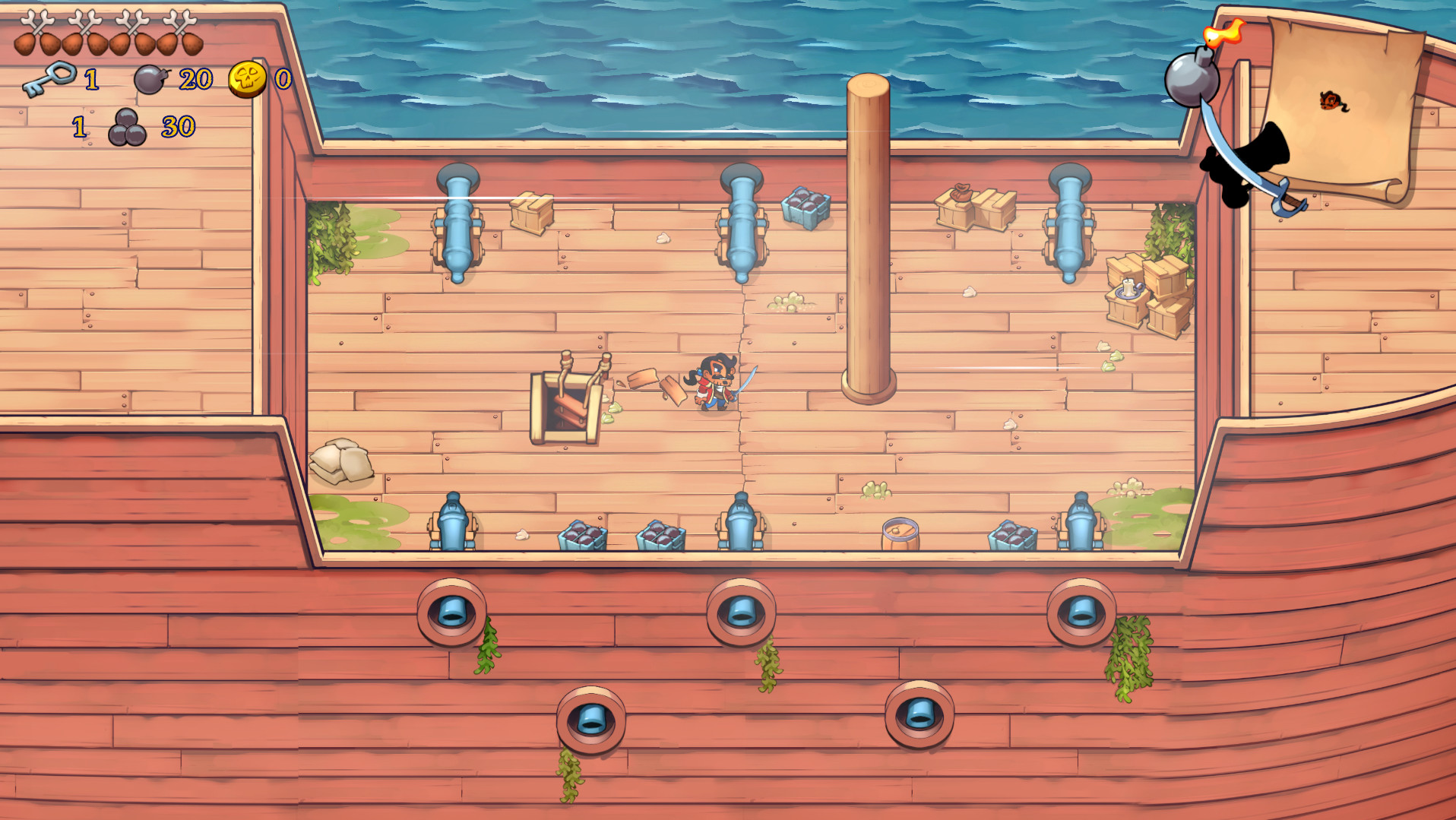Click the gold coin counter showing 0
The height and width of the screenshot is (820, 1456).
pyautogui.click(x=283, y=78)
